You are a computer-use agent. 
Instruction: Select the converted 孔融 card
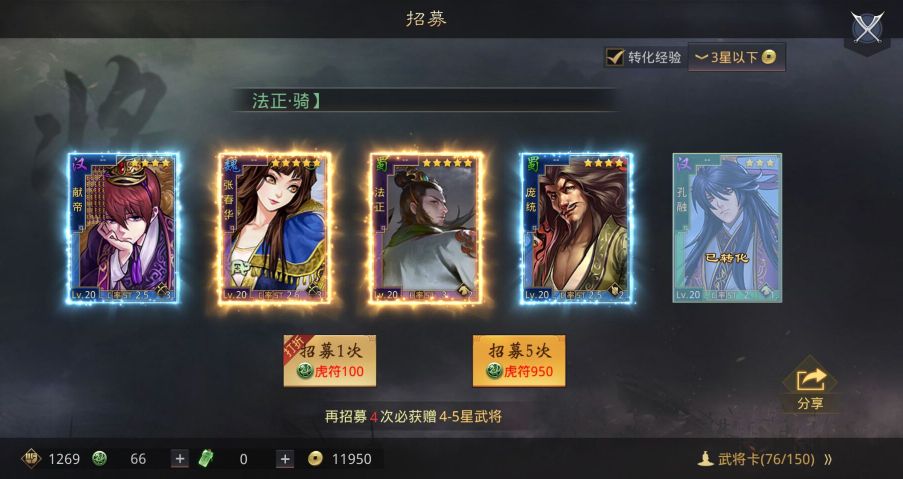pos(727,228)
